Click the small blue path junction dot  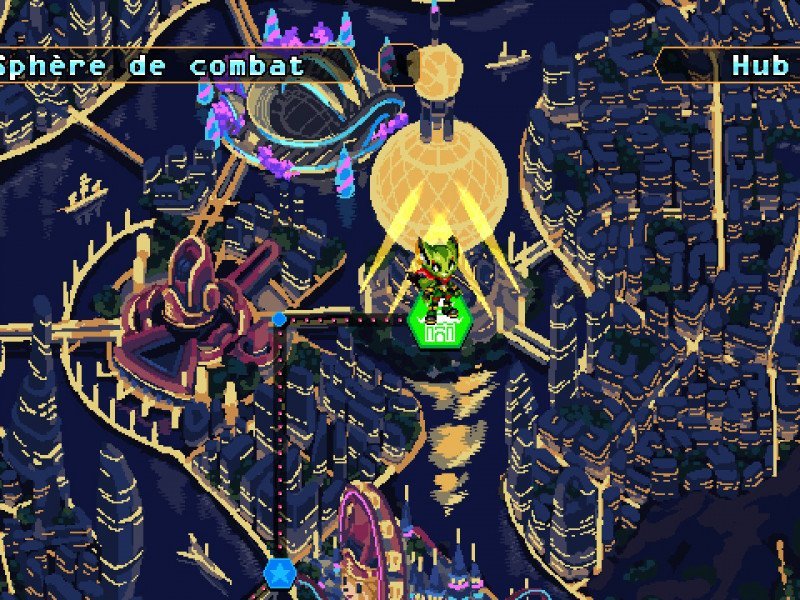pyautogui.click(x=280, y=319)
